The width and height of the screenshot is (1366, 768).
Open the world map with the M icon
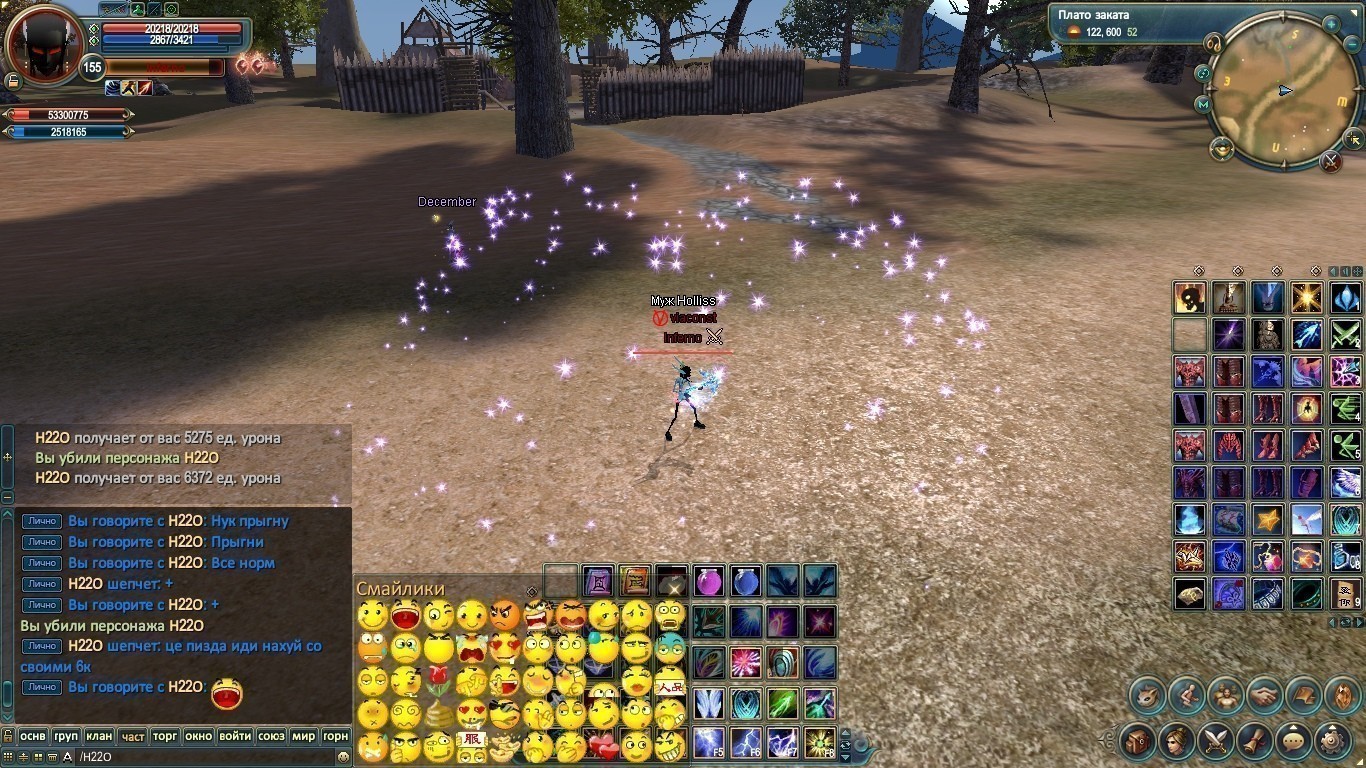[1203, 104]
